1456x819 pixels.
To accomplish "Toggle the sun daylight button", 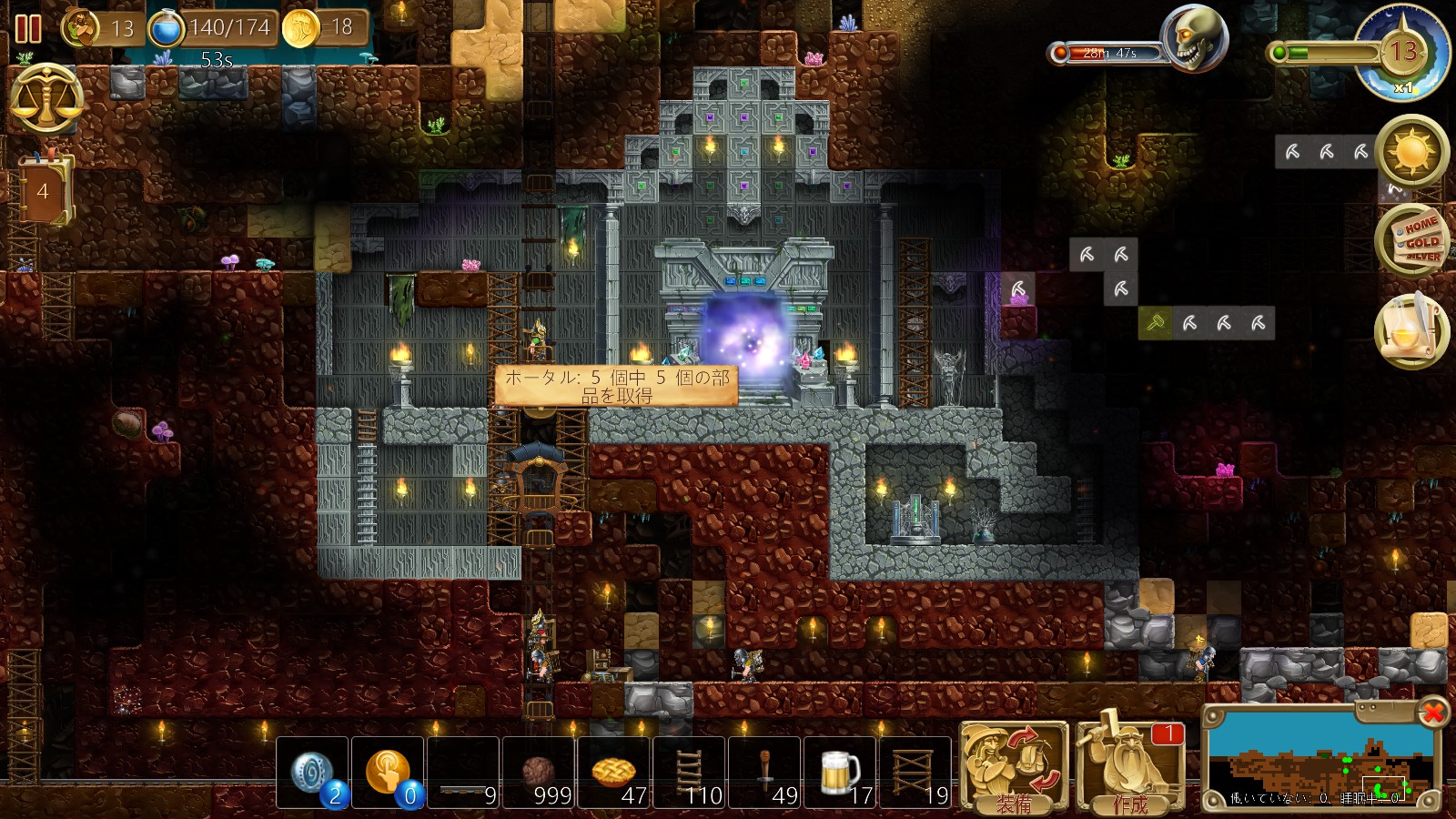I will 1412,151.
